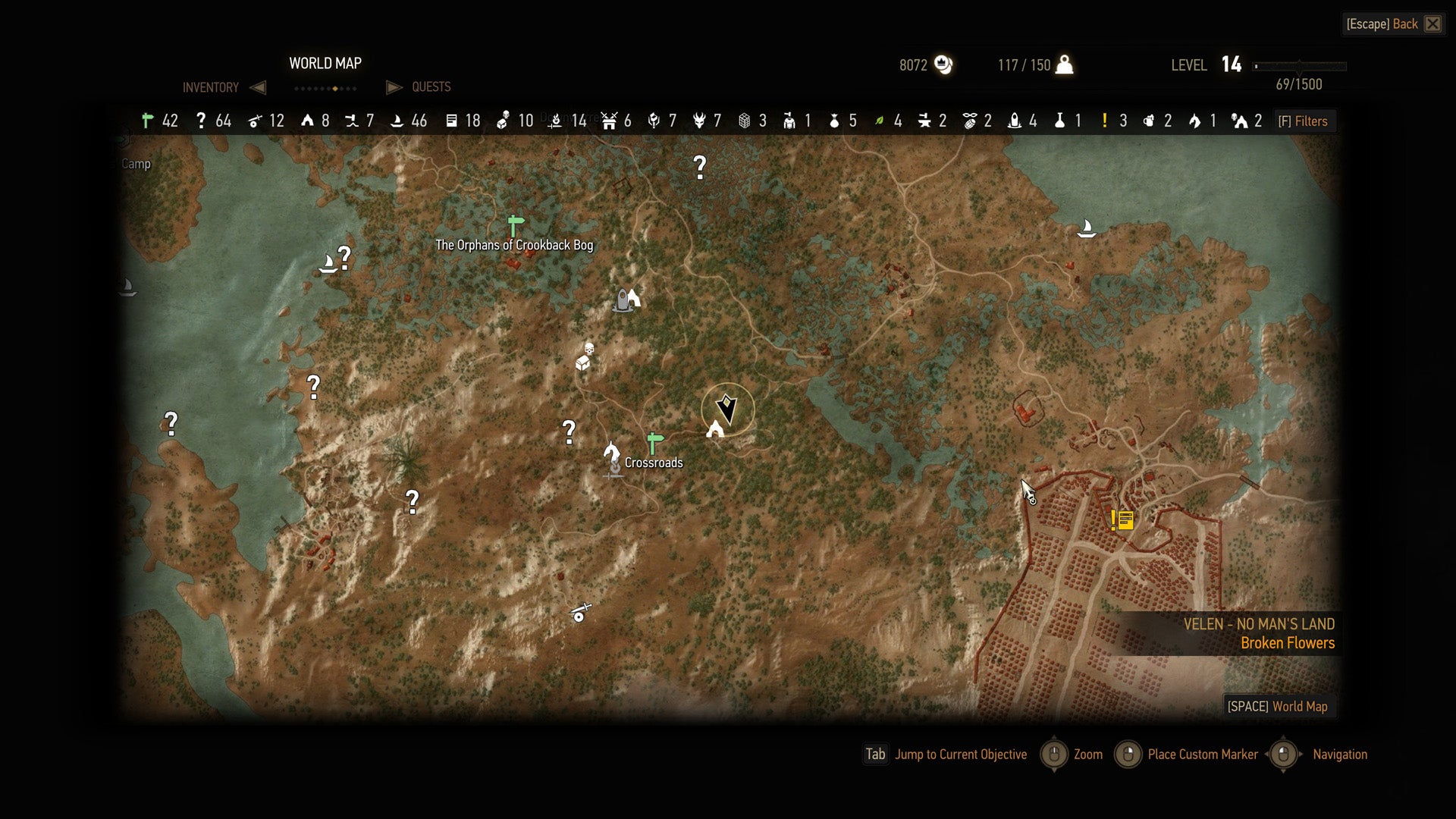This screenshot has width=1456, height=819.
Task: Toggle the question mark undiscovered locations filter
Action: [201, 121]
